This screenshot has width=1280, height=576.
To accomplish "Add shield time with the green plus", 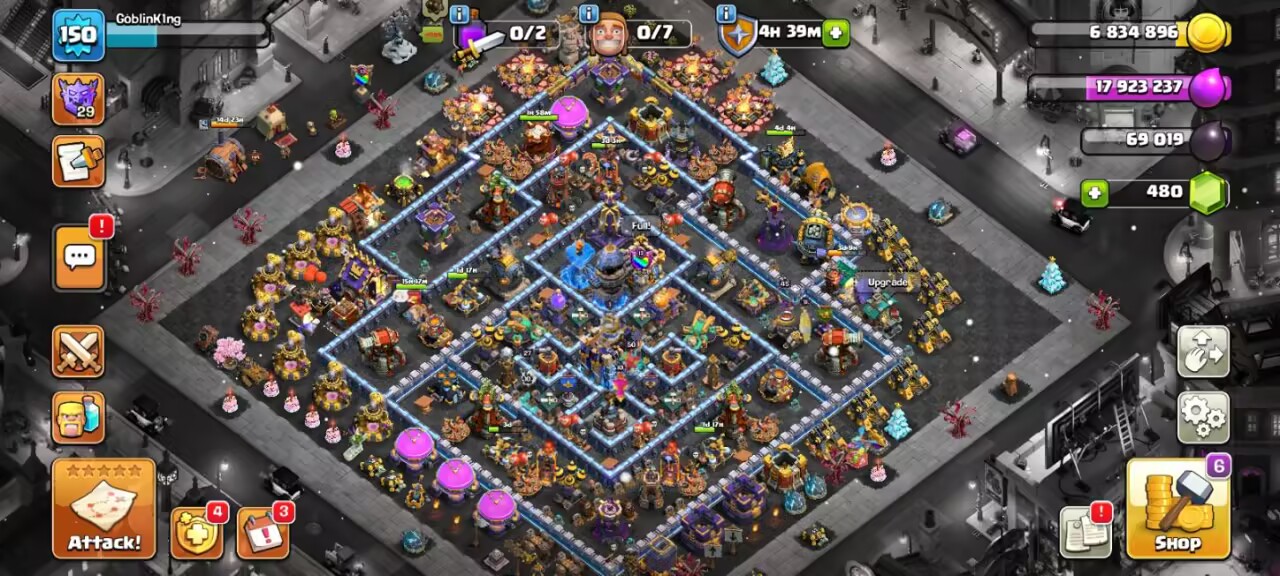I will [x=836, y=33].
